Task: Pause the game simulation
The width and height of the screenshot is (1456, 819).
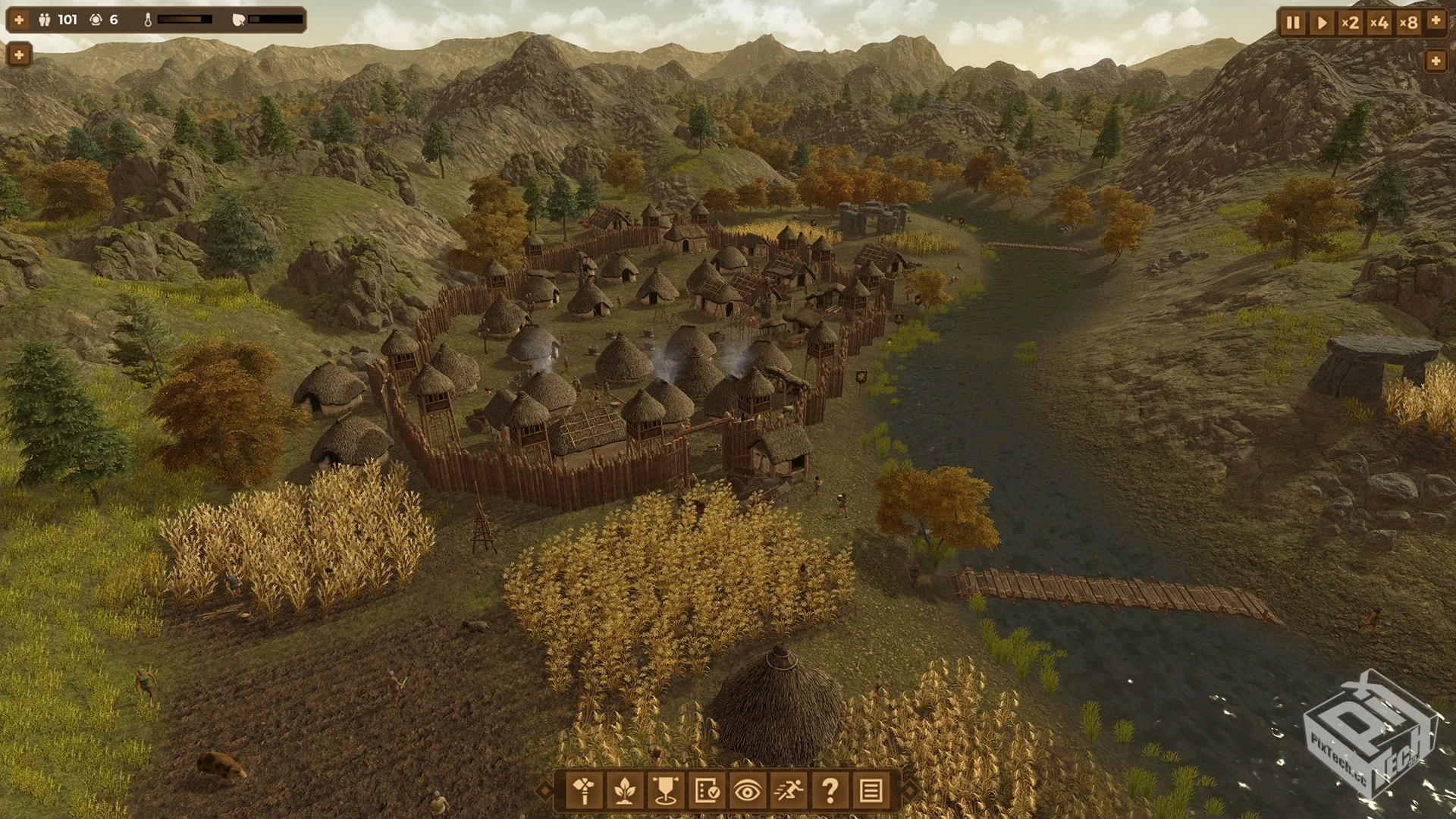Action: [1293, 23]
